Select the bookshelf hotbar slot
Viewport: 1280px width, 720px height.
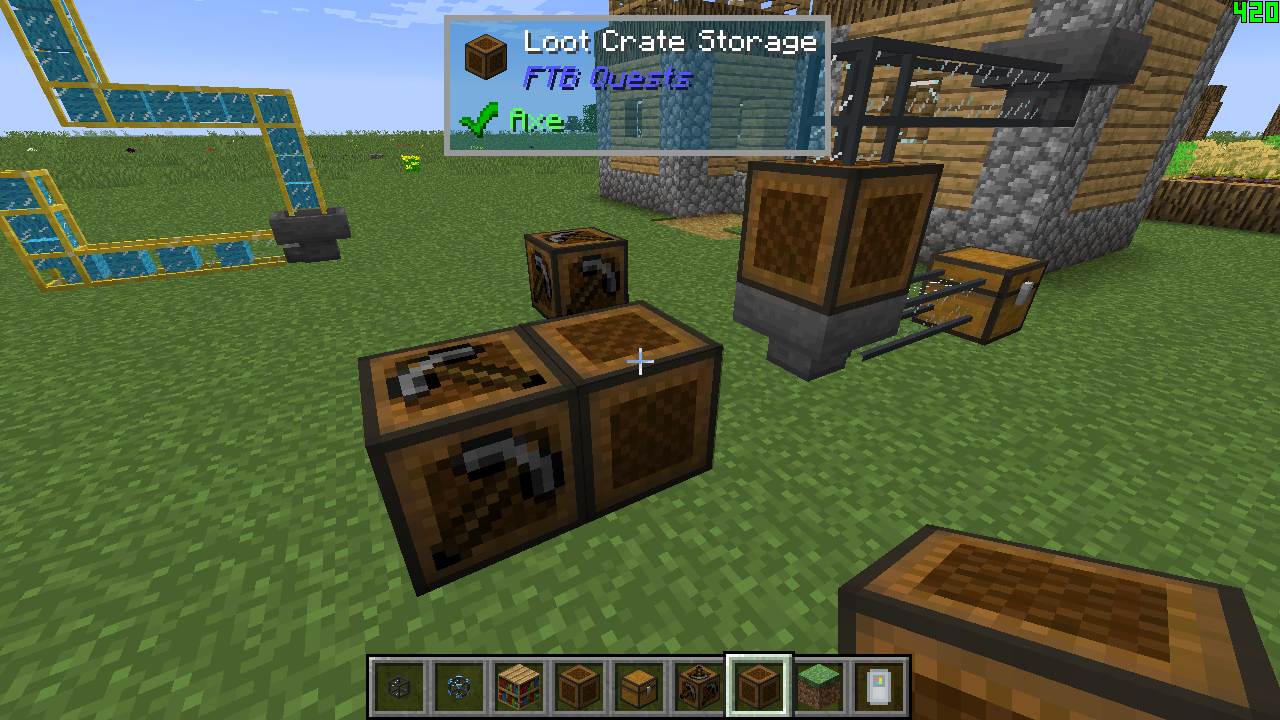(519, 687)
